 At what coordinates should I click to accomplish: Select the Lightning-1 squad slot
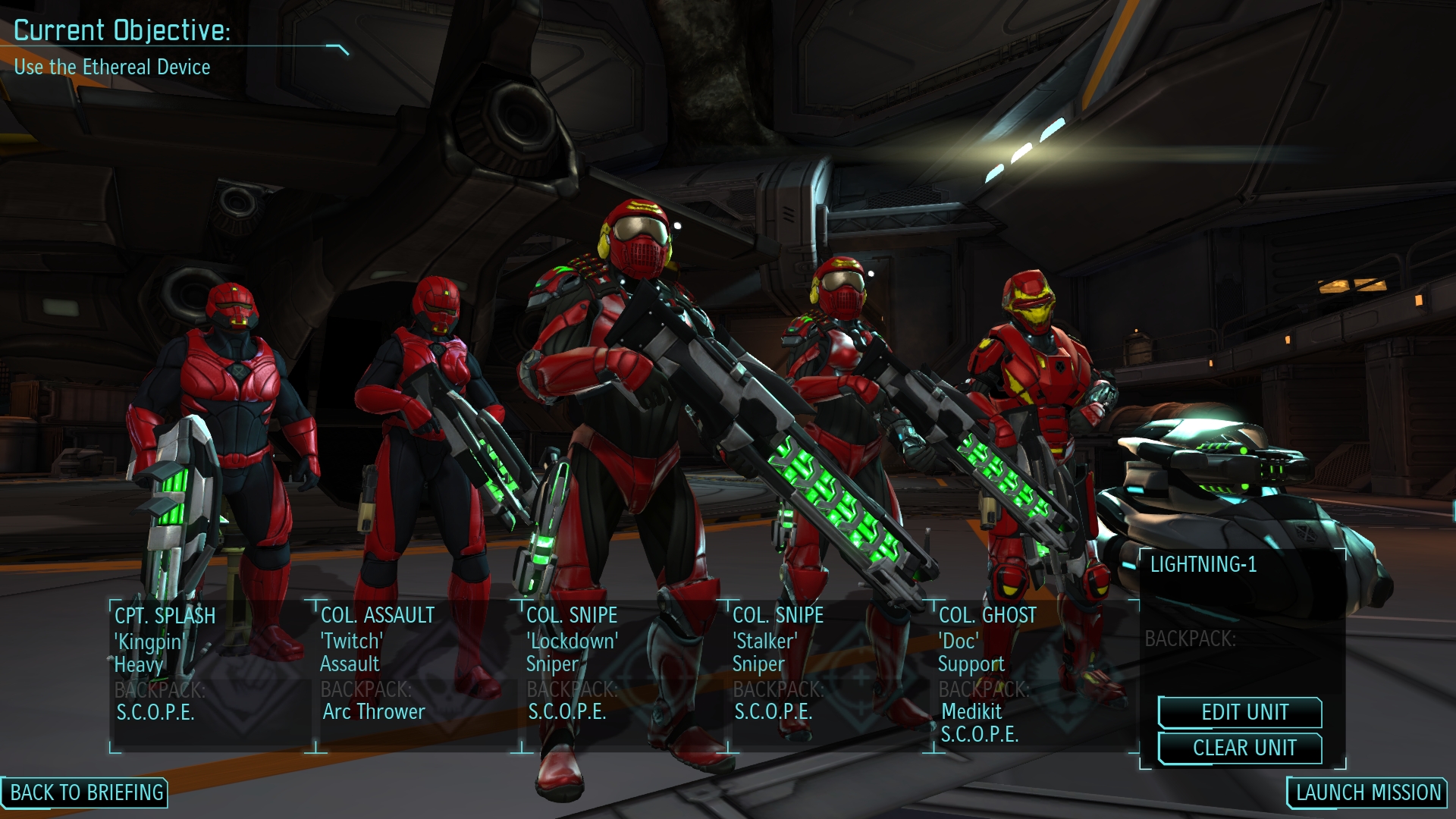1241,607
